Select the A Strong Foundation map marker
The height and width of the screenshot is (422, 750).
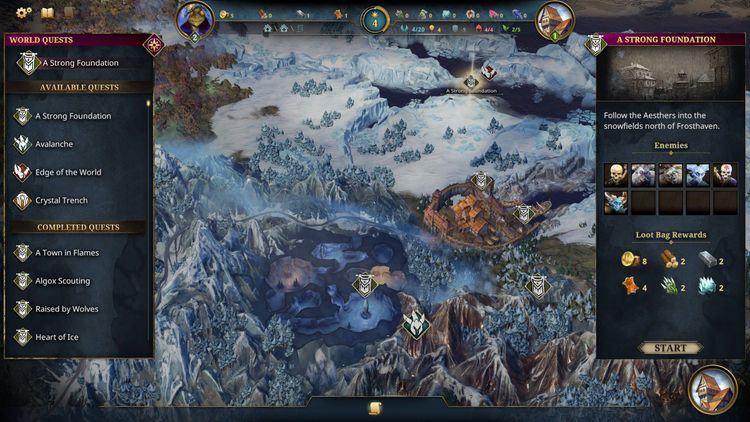[x=471, y=81]
